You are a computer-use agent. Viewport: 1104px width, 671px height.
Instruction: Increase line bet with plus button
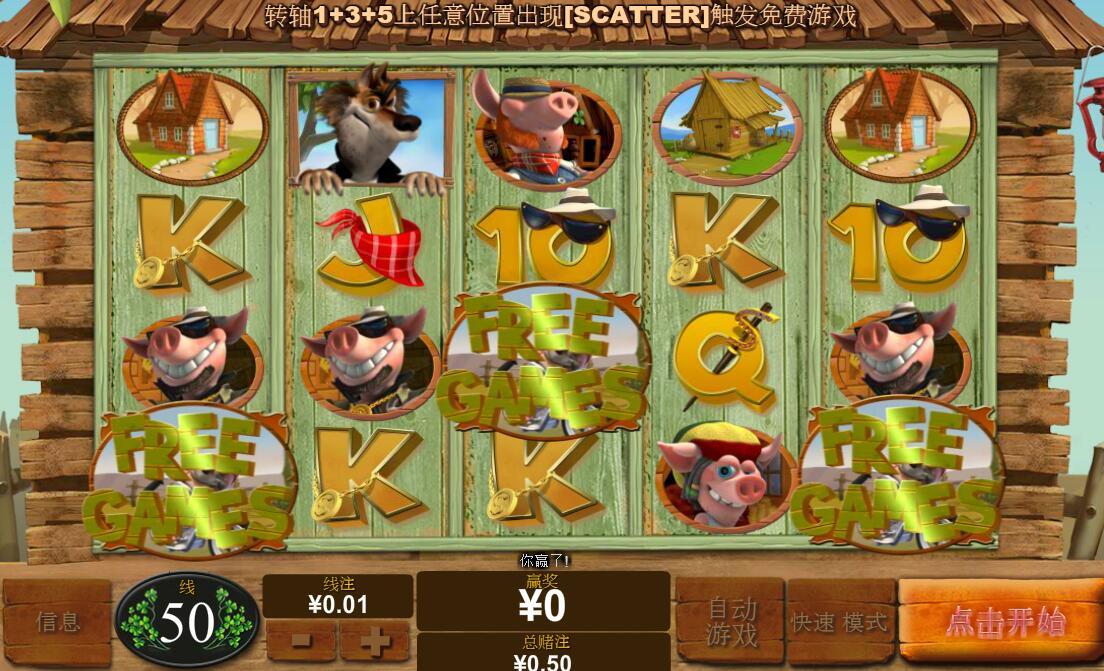[375, 641]
